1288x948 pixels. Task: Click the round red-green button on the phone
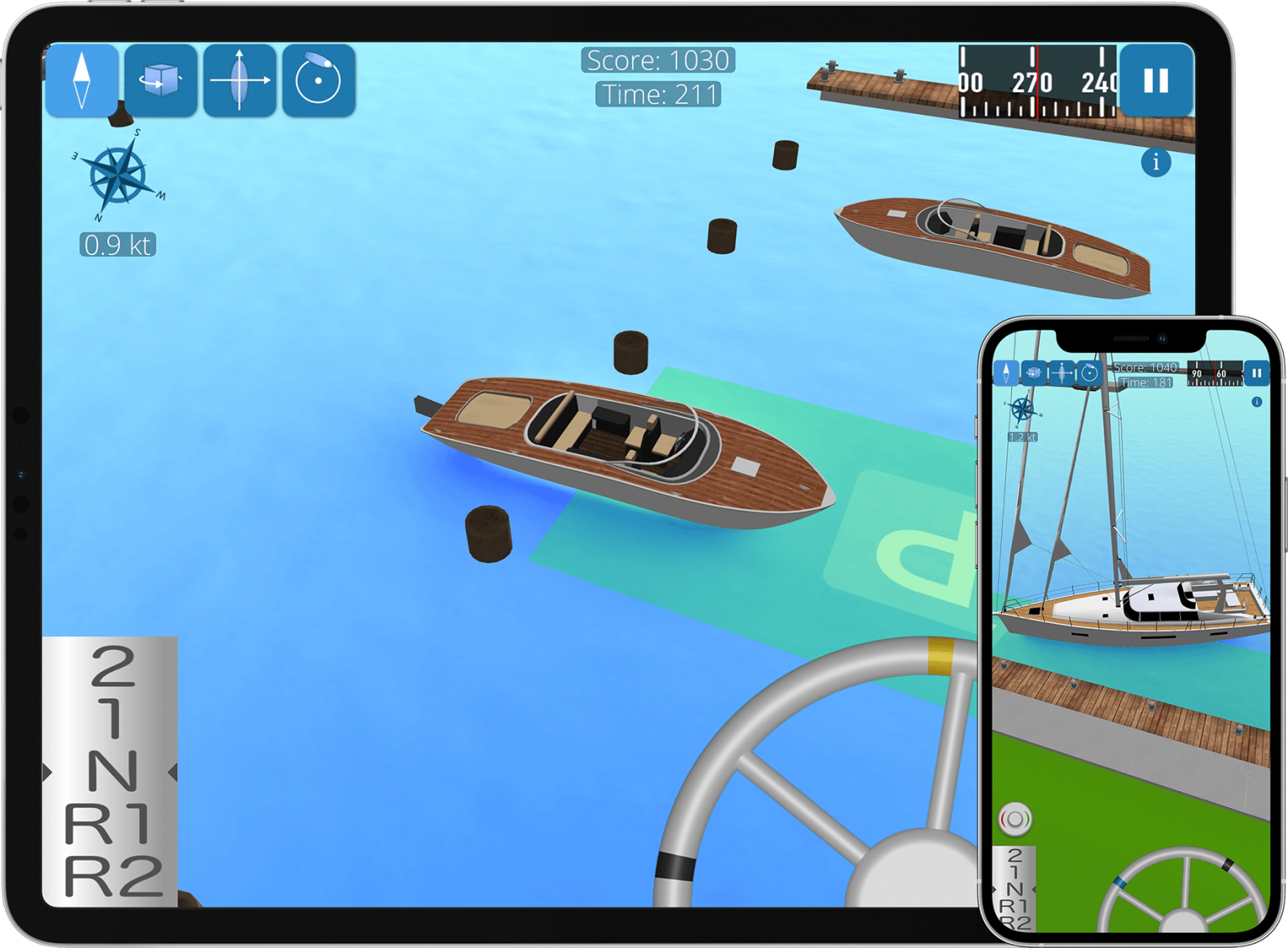(x=1015, y=819)
